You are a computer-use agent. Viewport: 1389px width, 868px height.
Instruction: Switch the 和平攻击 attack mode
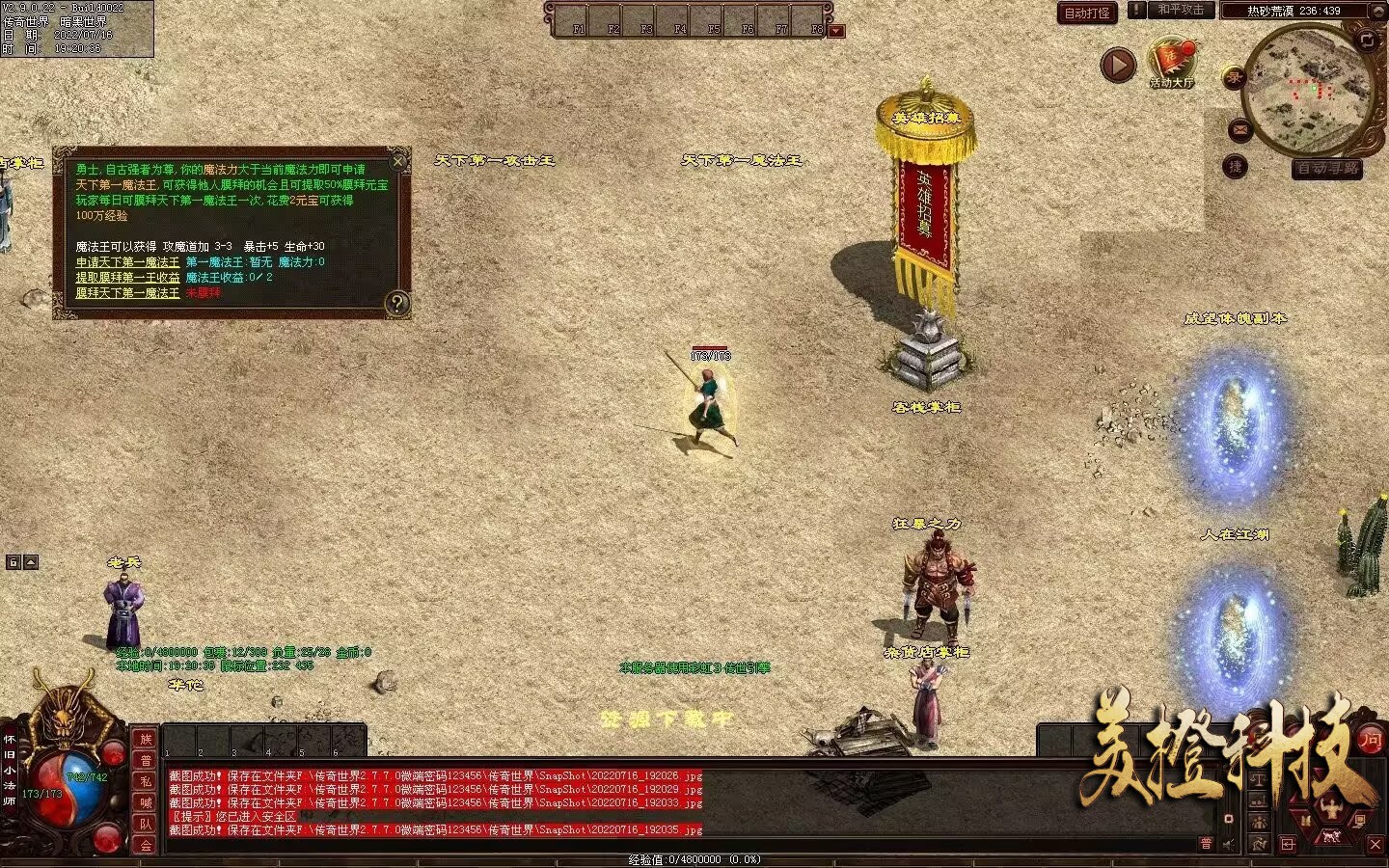(1181, 10)
